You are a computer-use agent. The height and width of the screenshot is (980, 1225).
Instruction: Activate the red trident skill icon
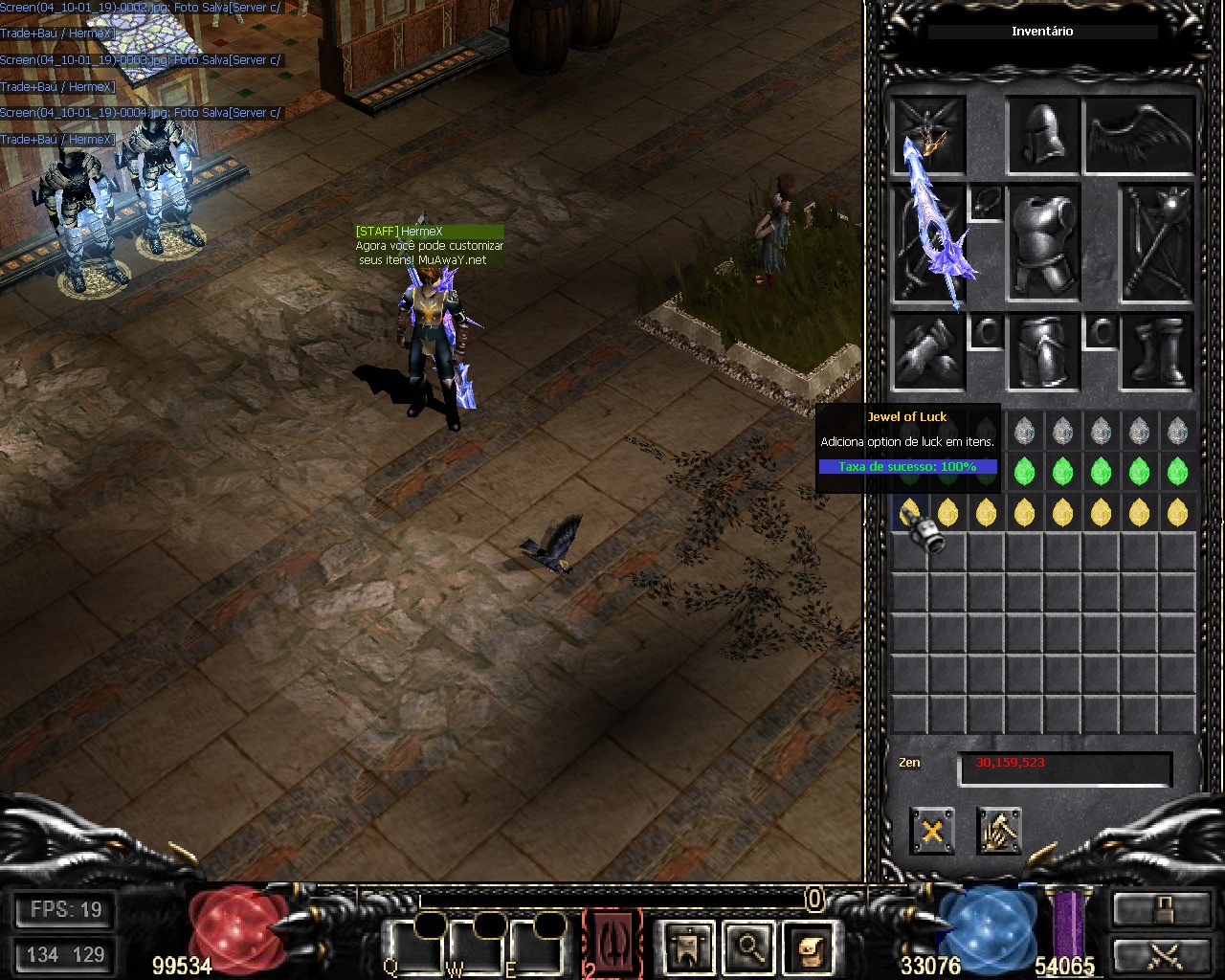pos(612,942)
